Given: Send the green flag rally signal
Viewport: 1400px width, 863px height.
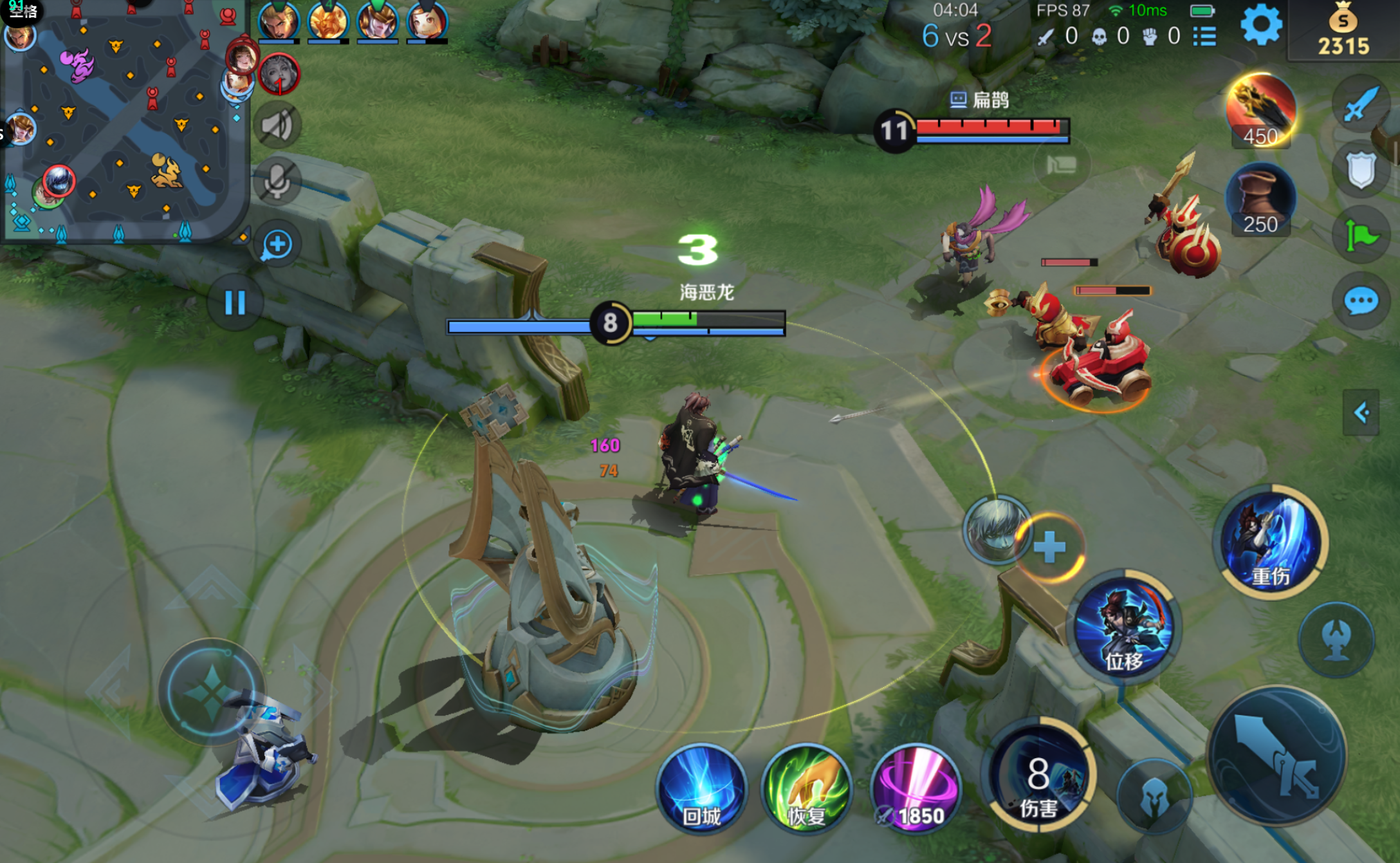Looking at the screenshot, I should click(1361, 236).
